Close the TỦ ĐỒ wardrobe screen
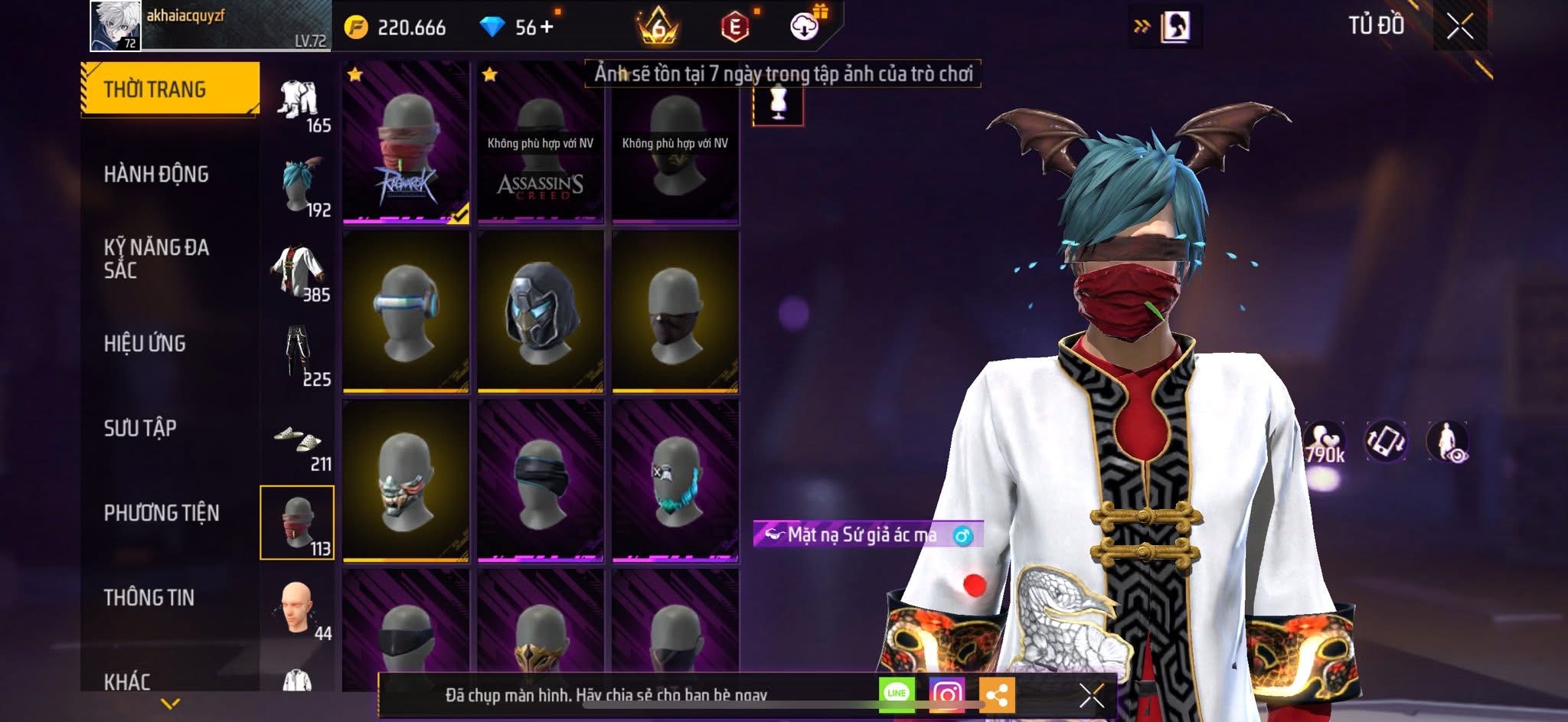The width and height of the screenshot is (1568, 722). click(x=1459, y=27)
